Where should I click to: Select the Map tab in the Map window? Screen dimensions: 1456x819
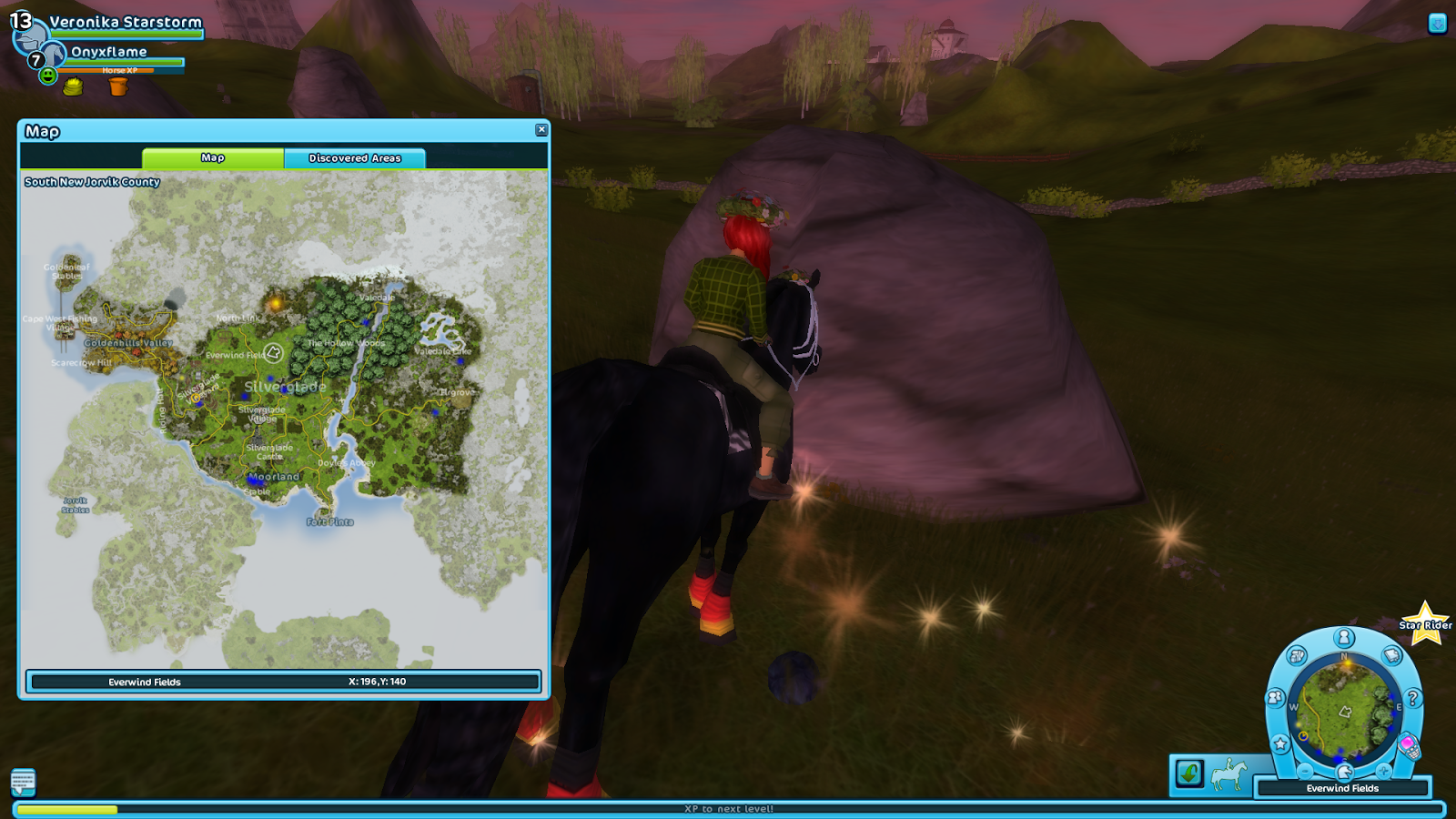tap(212, 157)
